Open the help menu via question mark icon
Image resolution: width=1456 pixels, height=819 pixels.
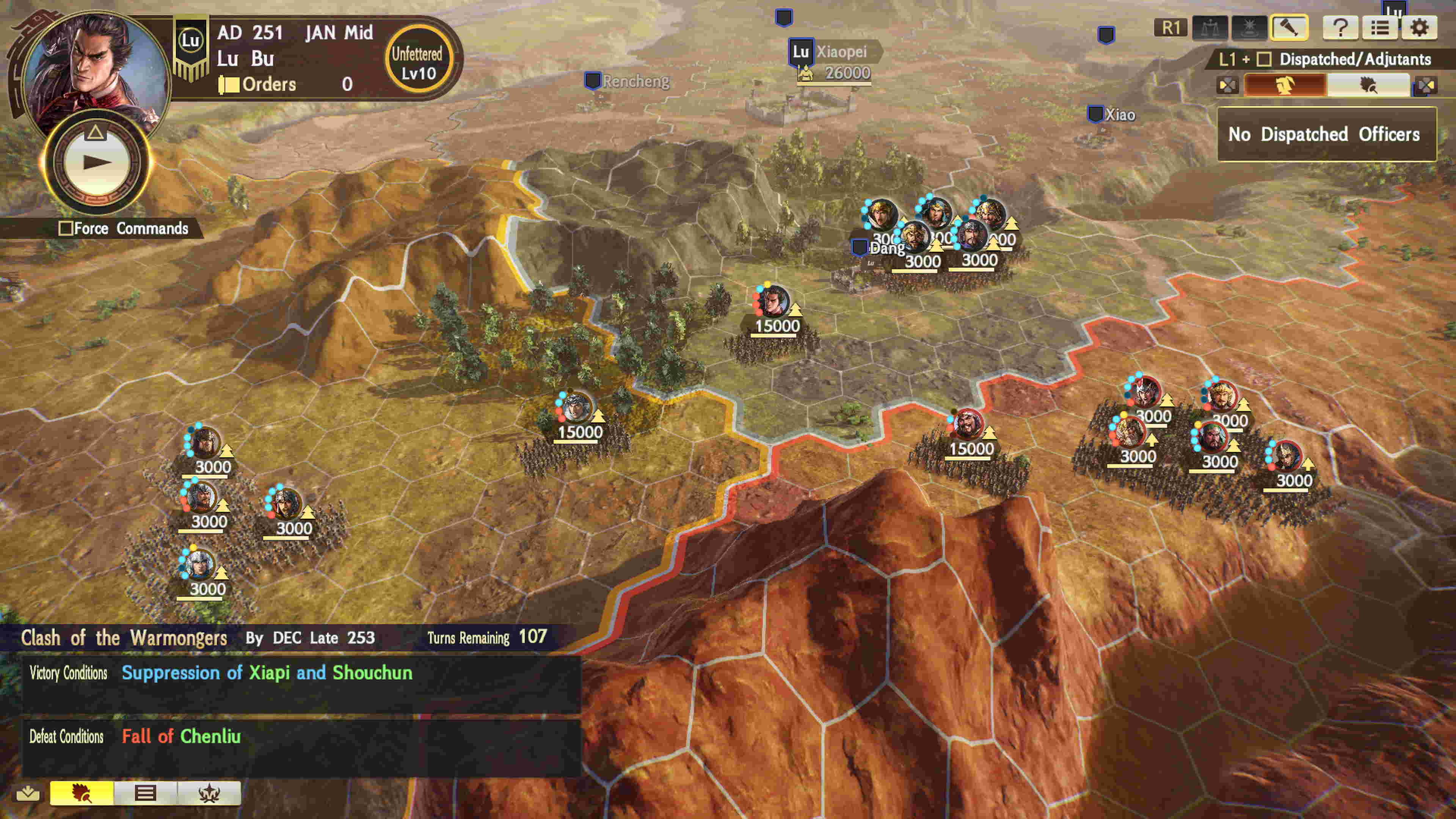tap(1341, 28)
